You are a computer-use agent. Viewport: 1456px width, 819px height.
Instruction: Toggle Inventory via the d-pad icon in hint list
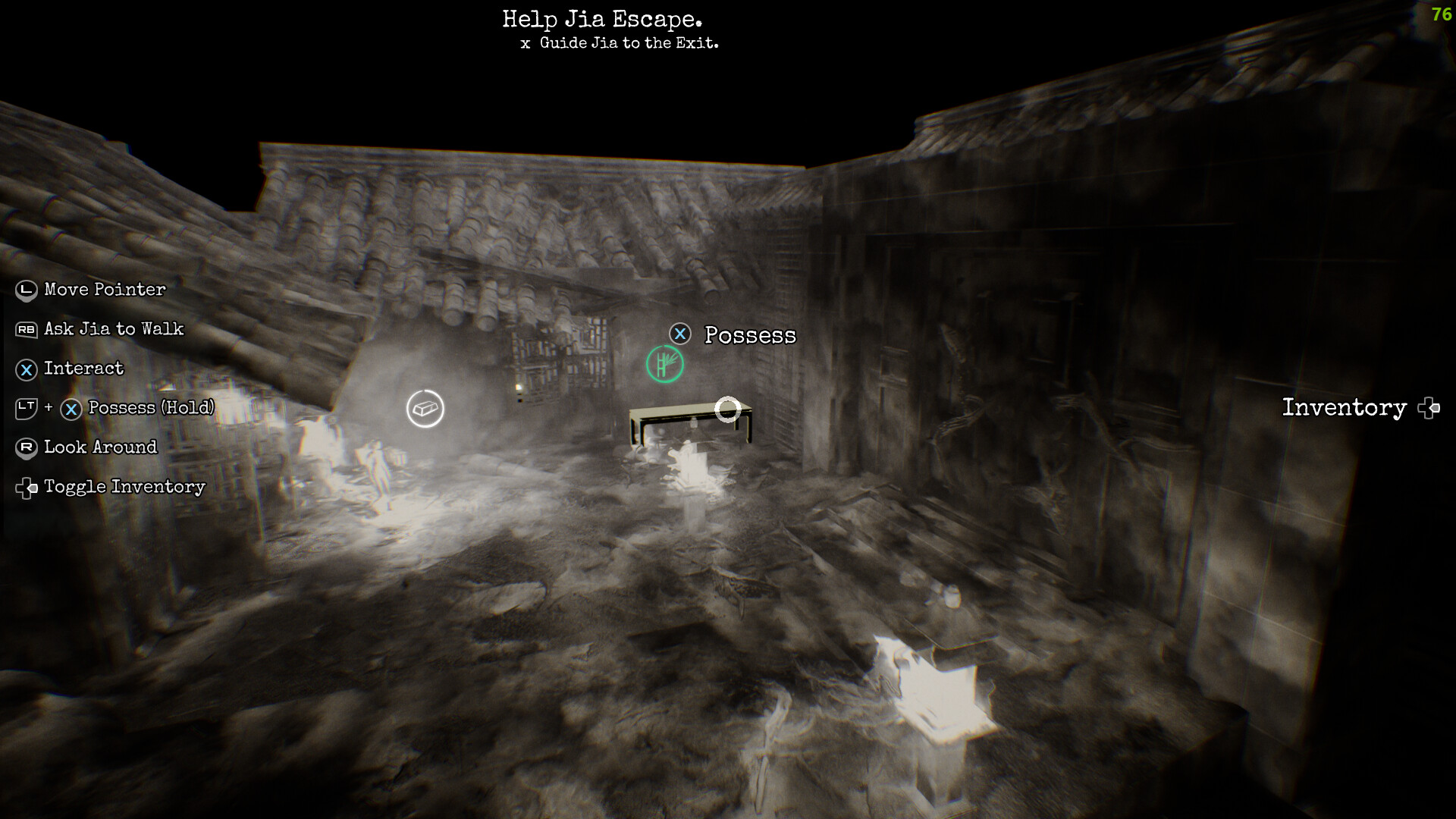coord(27,488)
